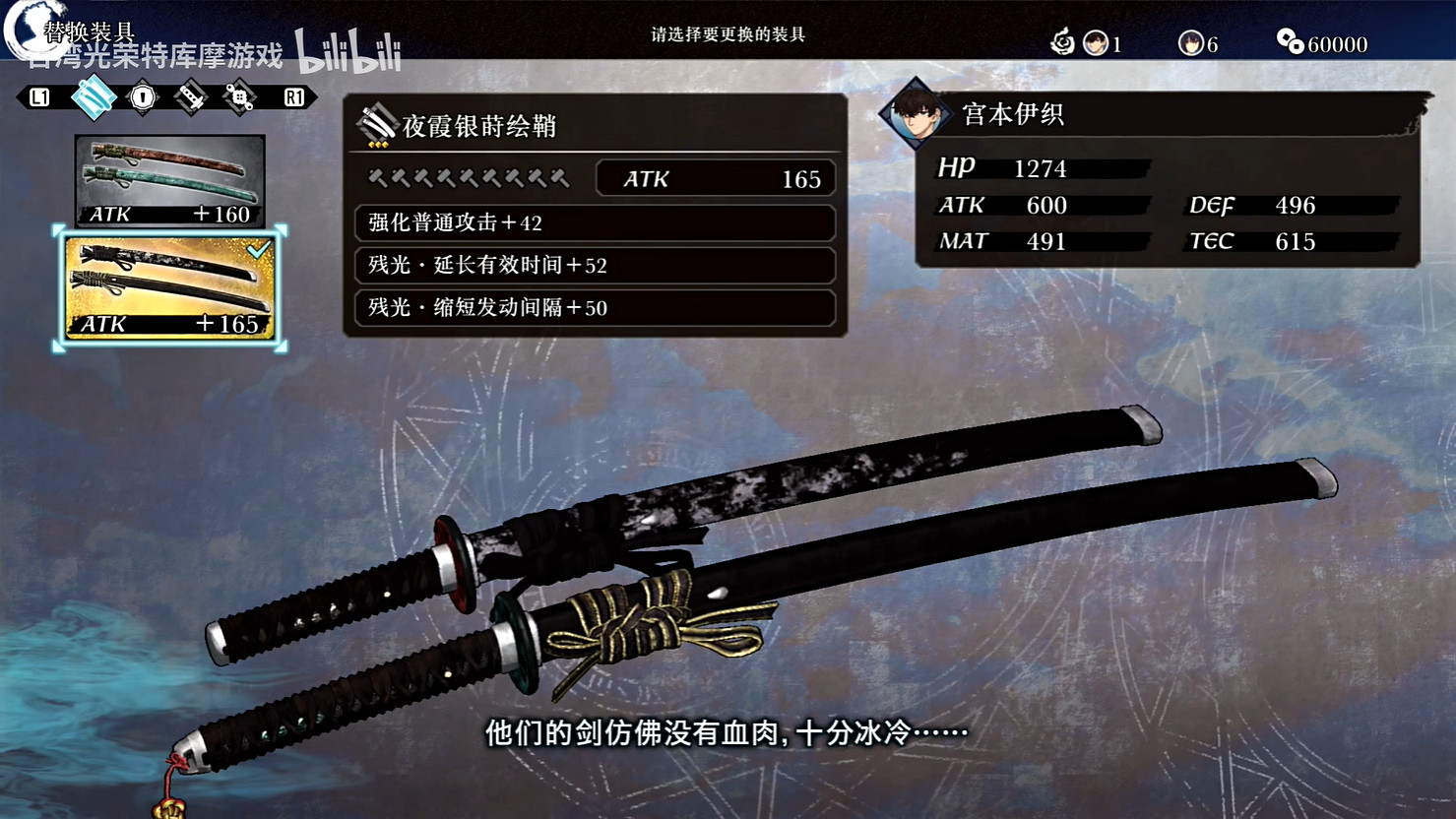Select the sheath category icon
The width and height of the screenshot is (1456, 819).
coord(94,97)
